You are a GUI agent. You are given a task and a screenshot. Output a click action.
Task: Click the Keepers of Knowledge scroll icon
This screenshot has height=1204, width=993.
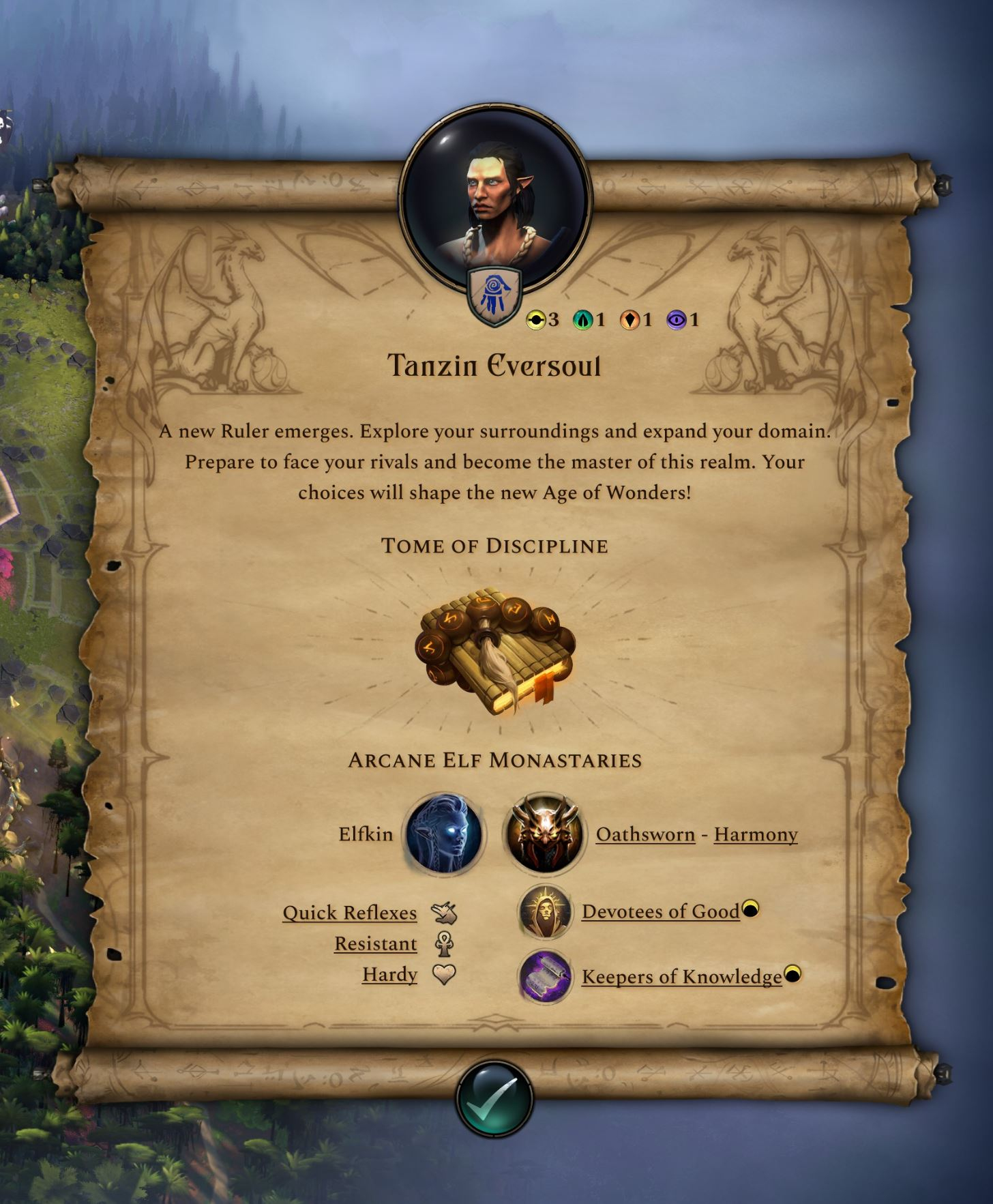pos(545,977)
